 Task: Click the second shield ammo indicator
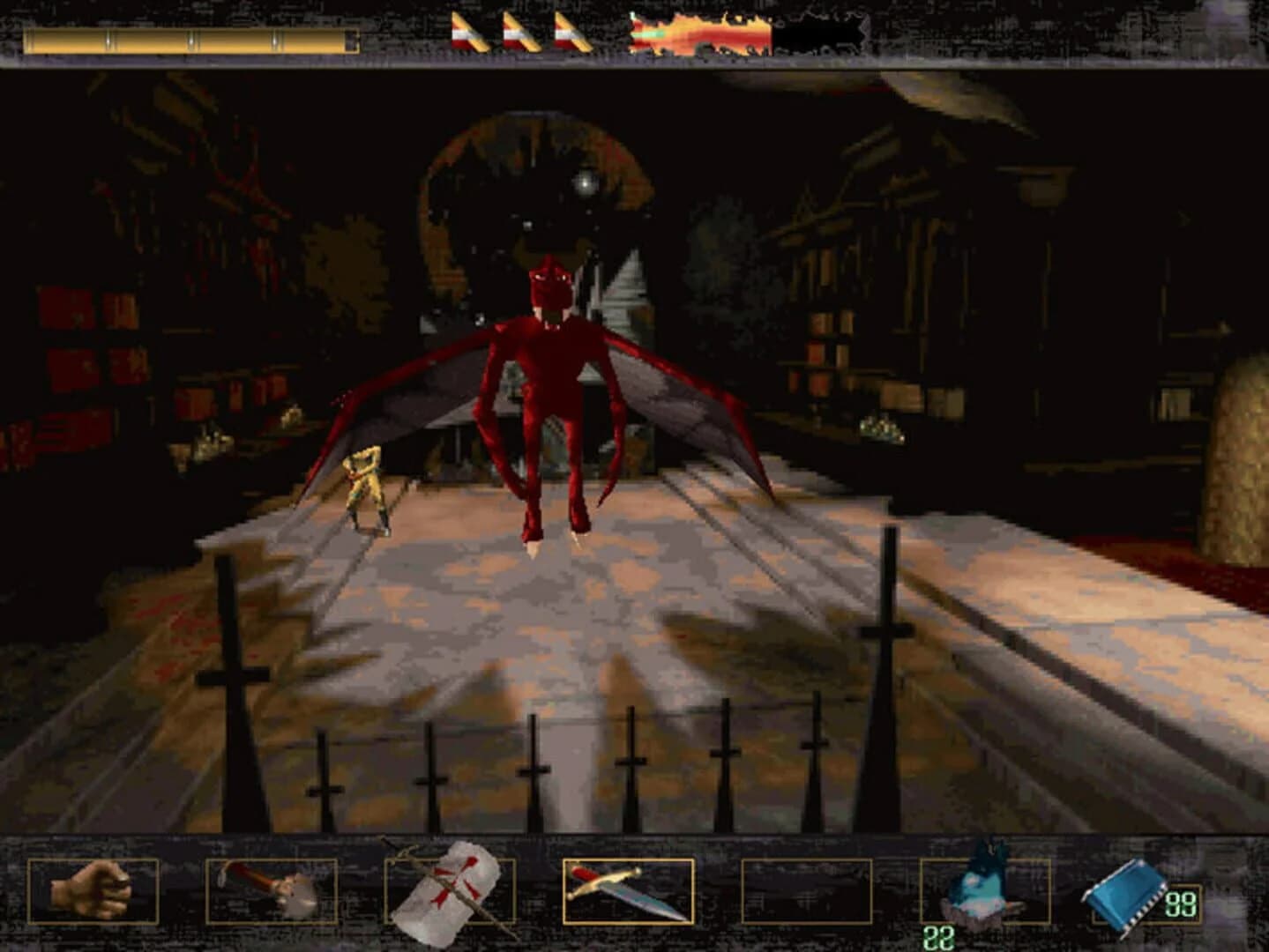pyautogui.click(x=520, y=32)
